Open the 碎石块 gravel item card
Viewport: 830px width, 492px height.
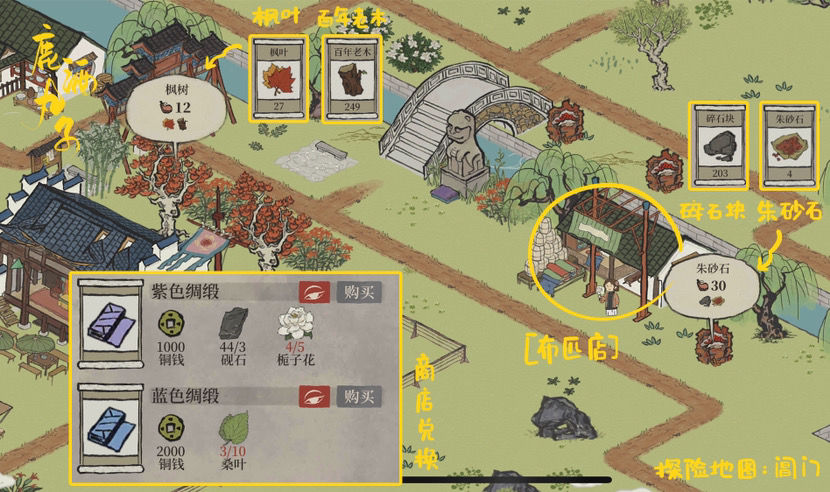pos(720,145)
